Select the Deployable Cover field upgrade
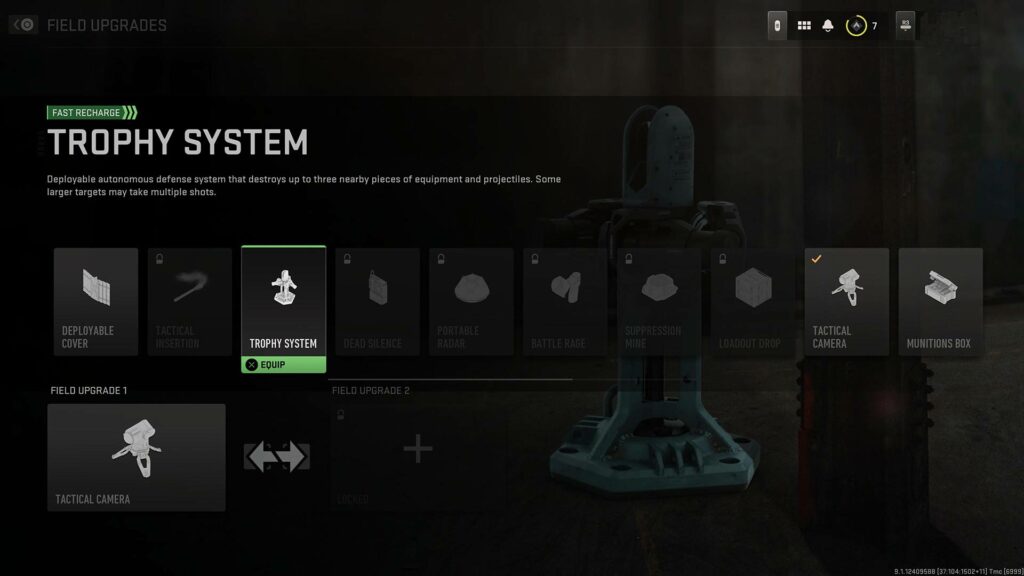The image size is (1024, 576). [x=96, y=301]
